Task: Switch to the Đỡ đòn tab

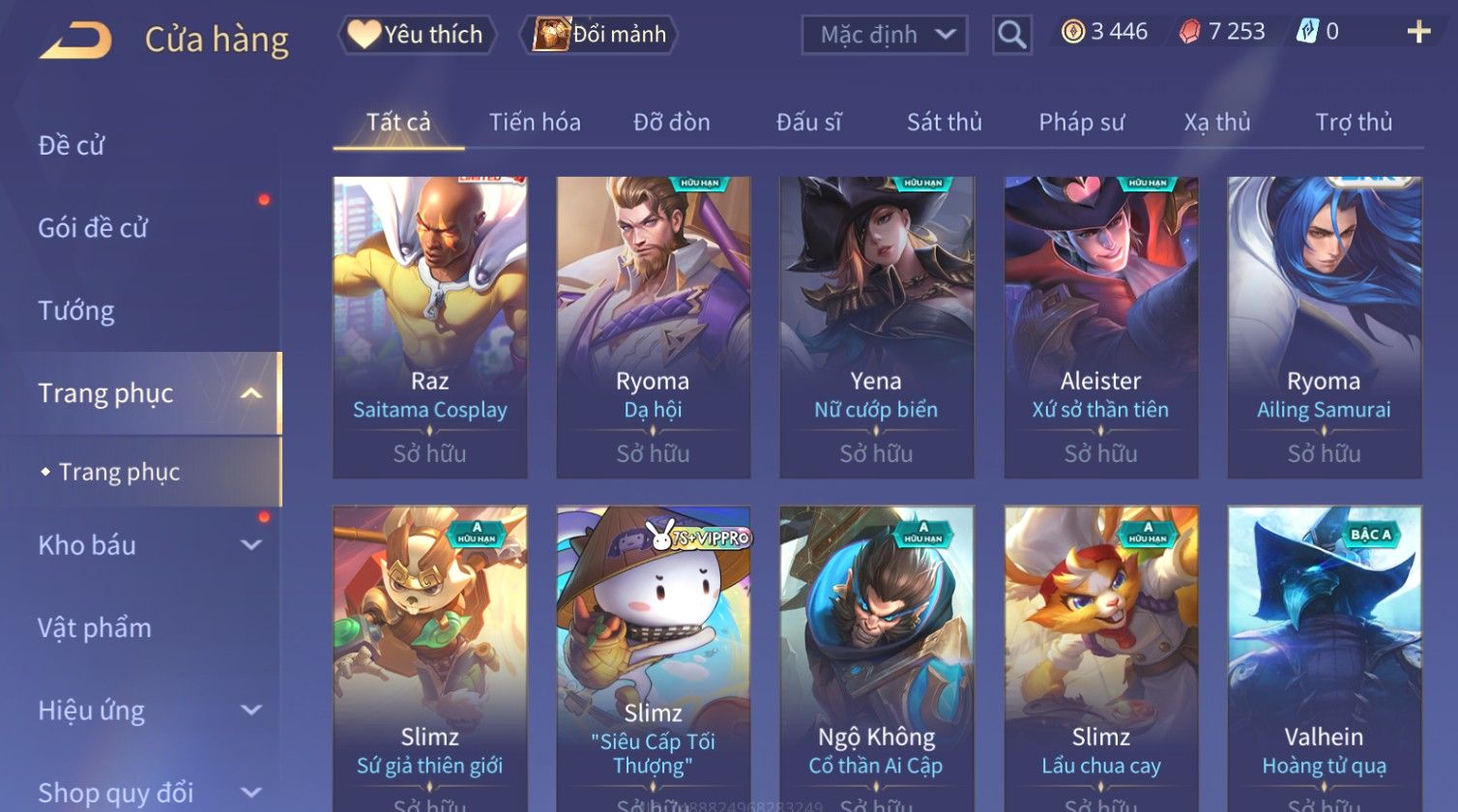Action: pos(672,123)
